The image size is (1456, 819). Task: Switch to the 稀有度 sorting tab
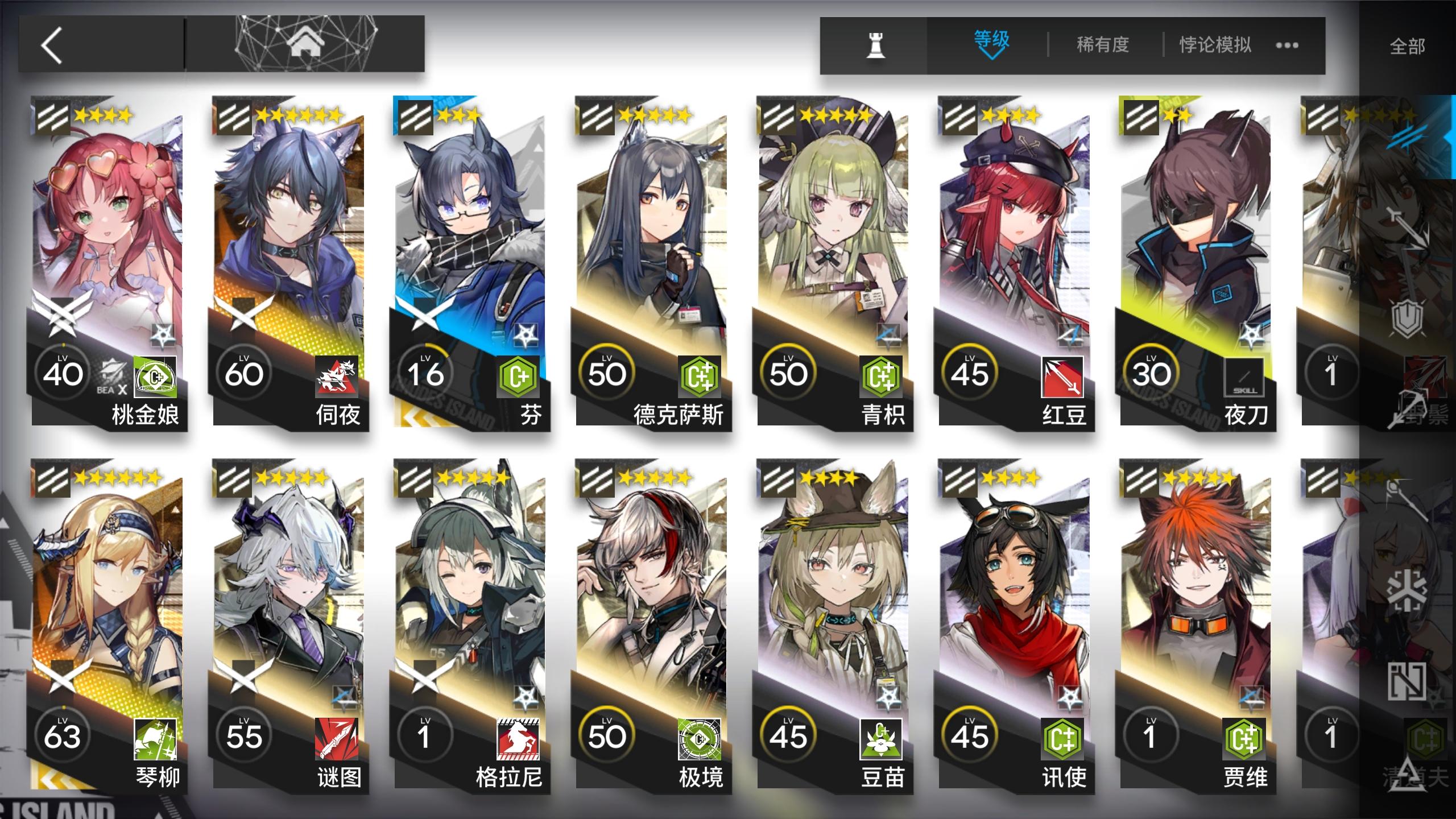pyautogui.click(x=1102, y=44)
